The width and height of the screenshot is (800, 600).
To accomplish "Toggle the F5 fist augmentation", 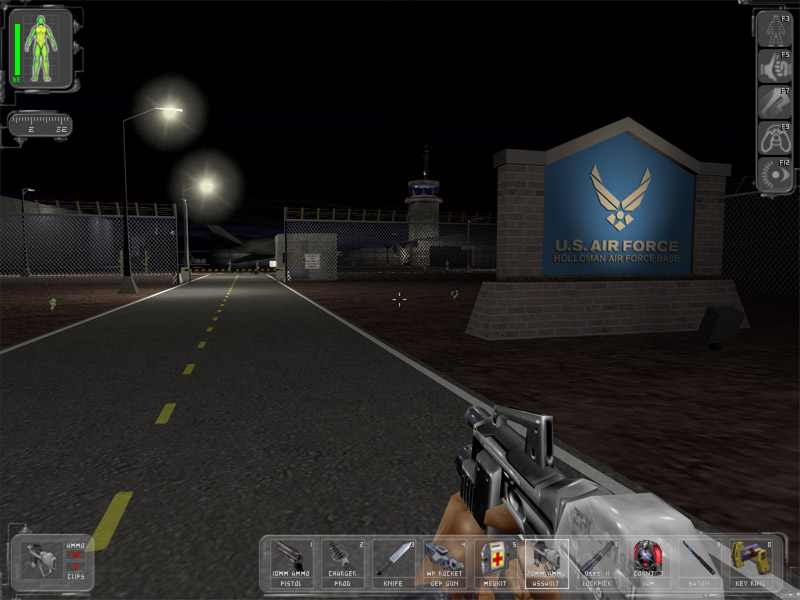I will 775,66.
